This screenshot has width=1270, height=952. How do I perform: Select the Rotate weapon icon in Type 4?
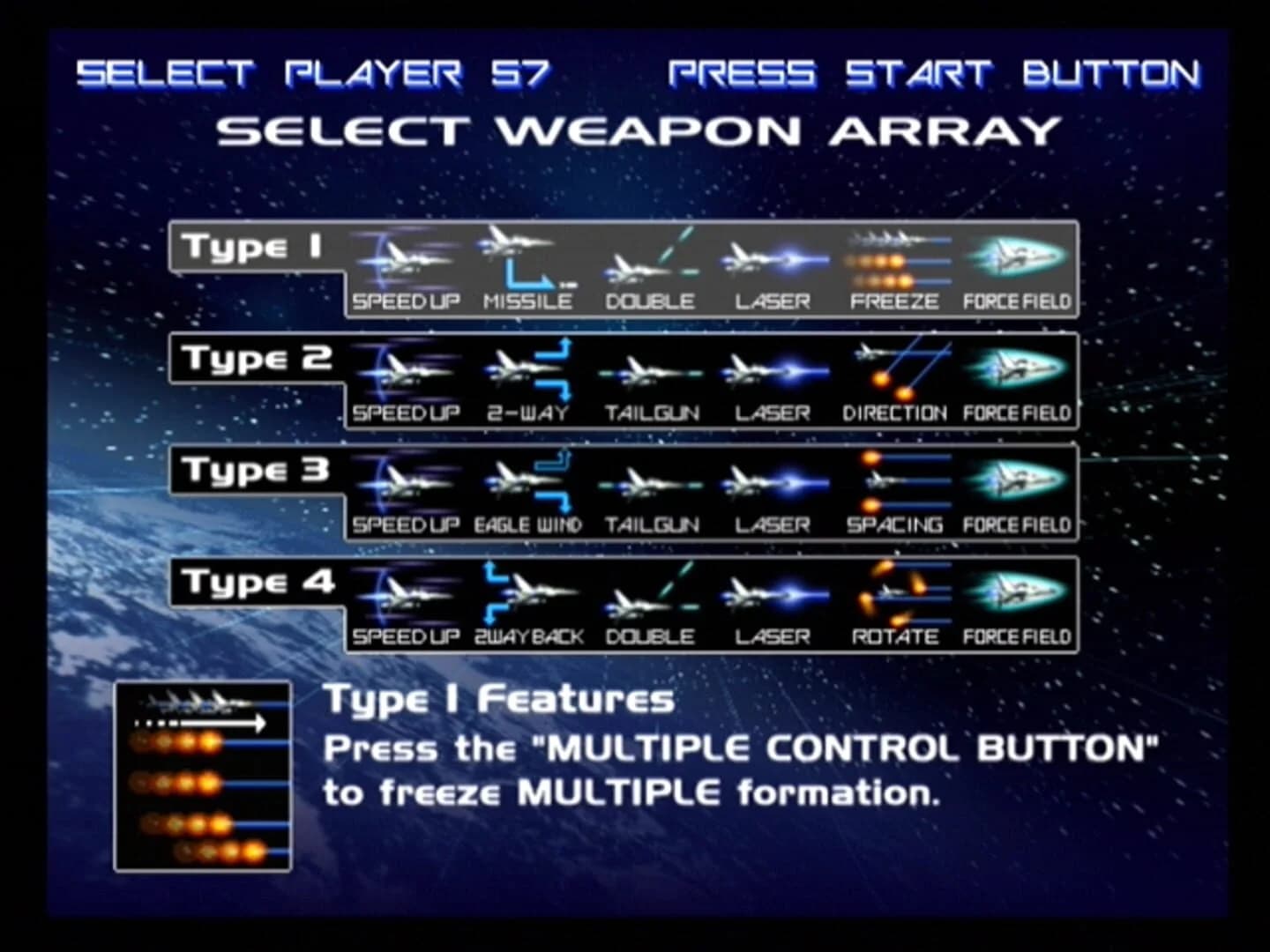pyautogui.click(x=895, y=595)
